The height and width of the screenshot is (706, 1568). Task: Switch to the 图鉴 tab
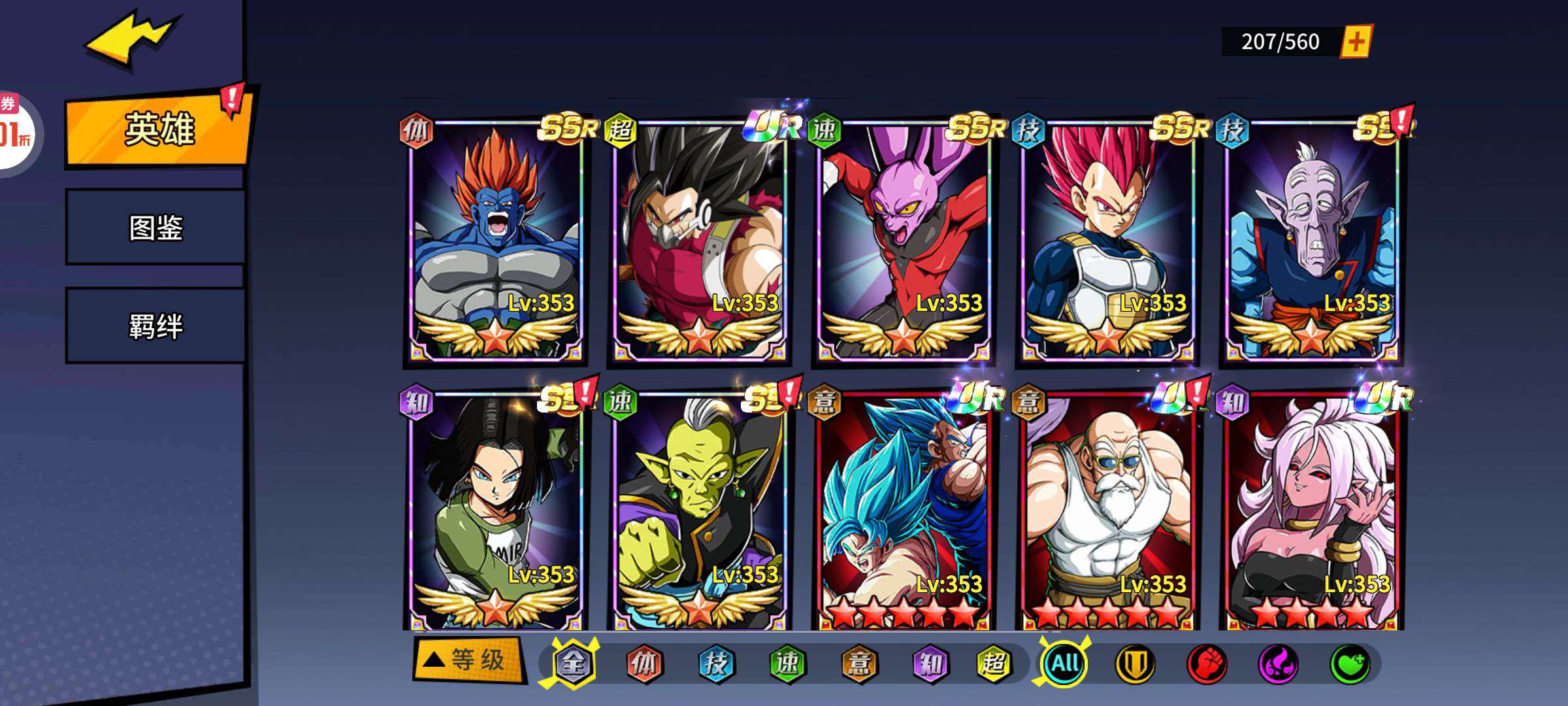coord(155,227)
